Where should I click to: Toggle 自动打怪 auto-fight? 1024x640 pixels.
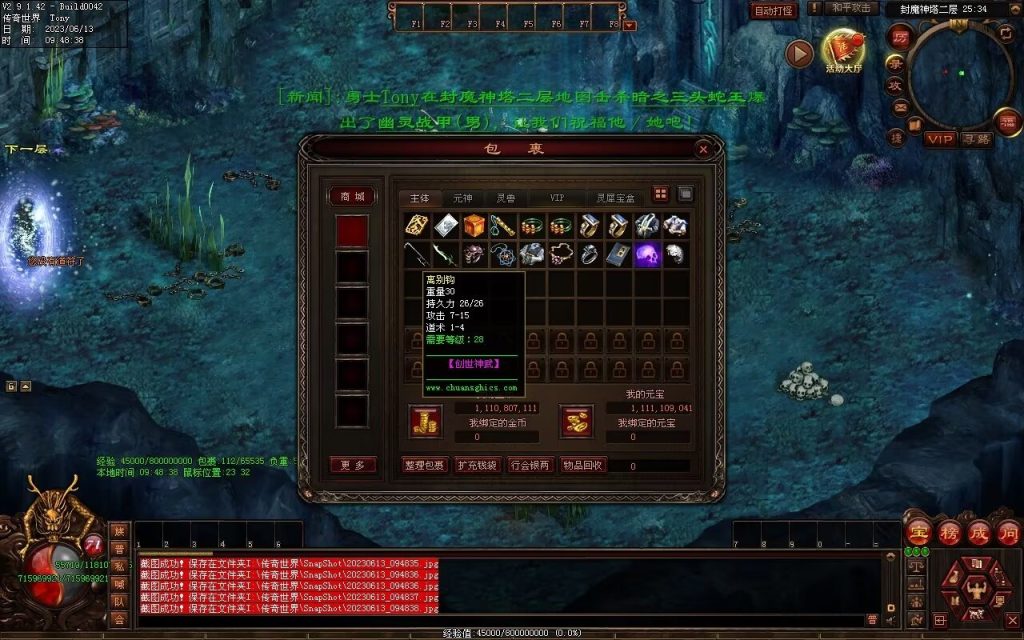[x=773, y=11]
